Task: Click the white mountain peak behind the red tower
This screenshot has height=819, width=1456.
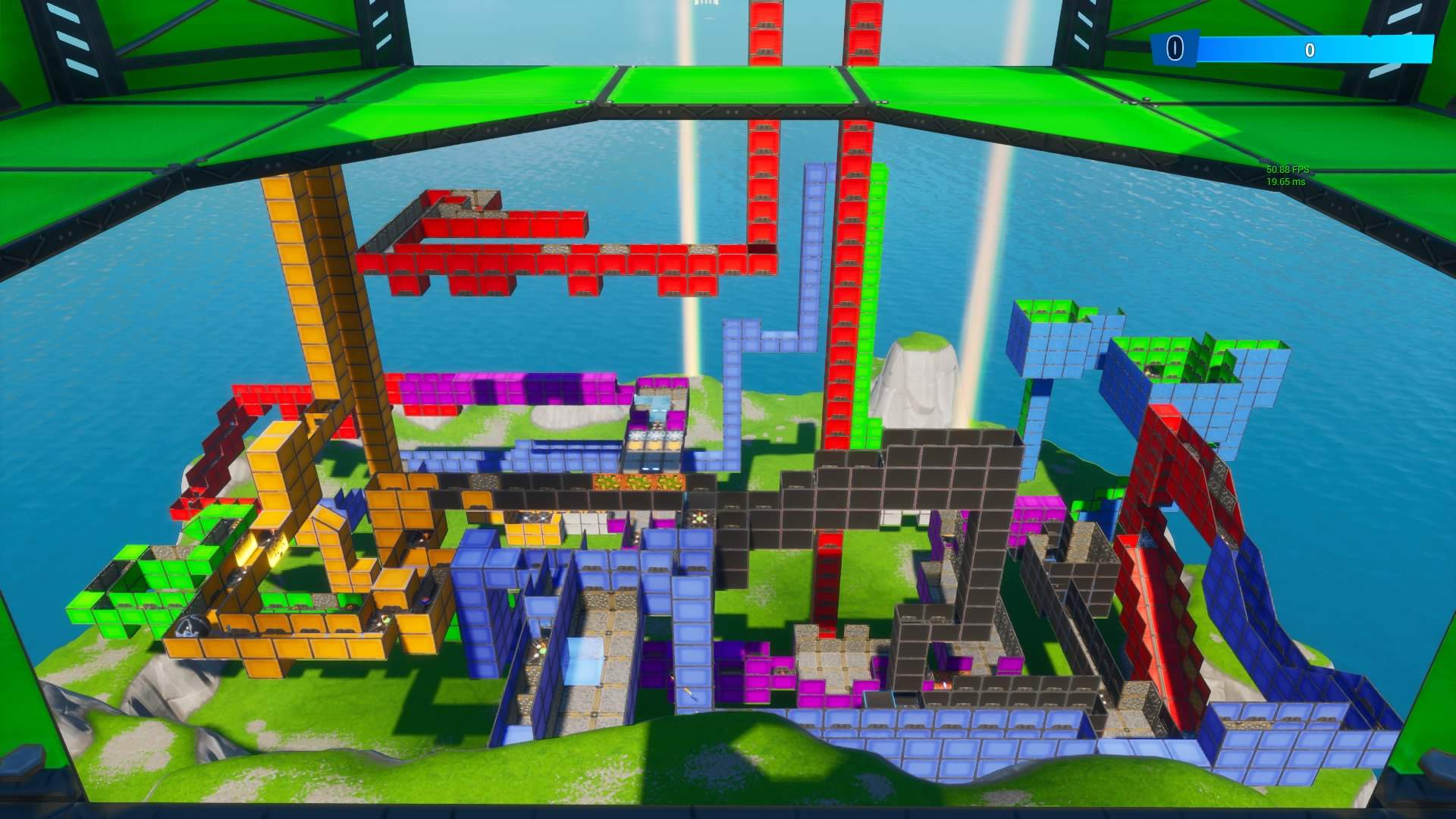Action: (918, 372)
